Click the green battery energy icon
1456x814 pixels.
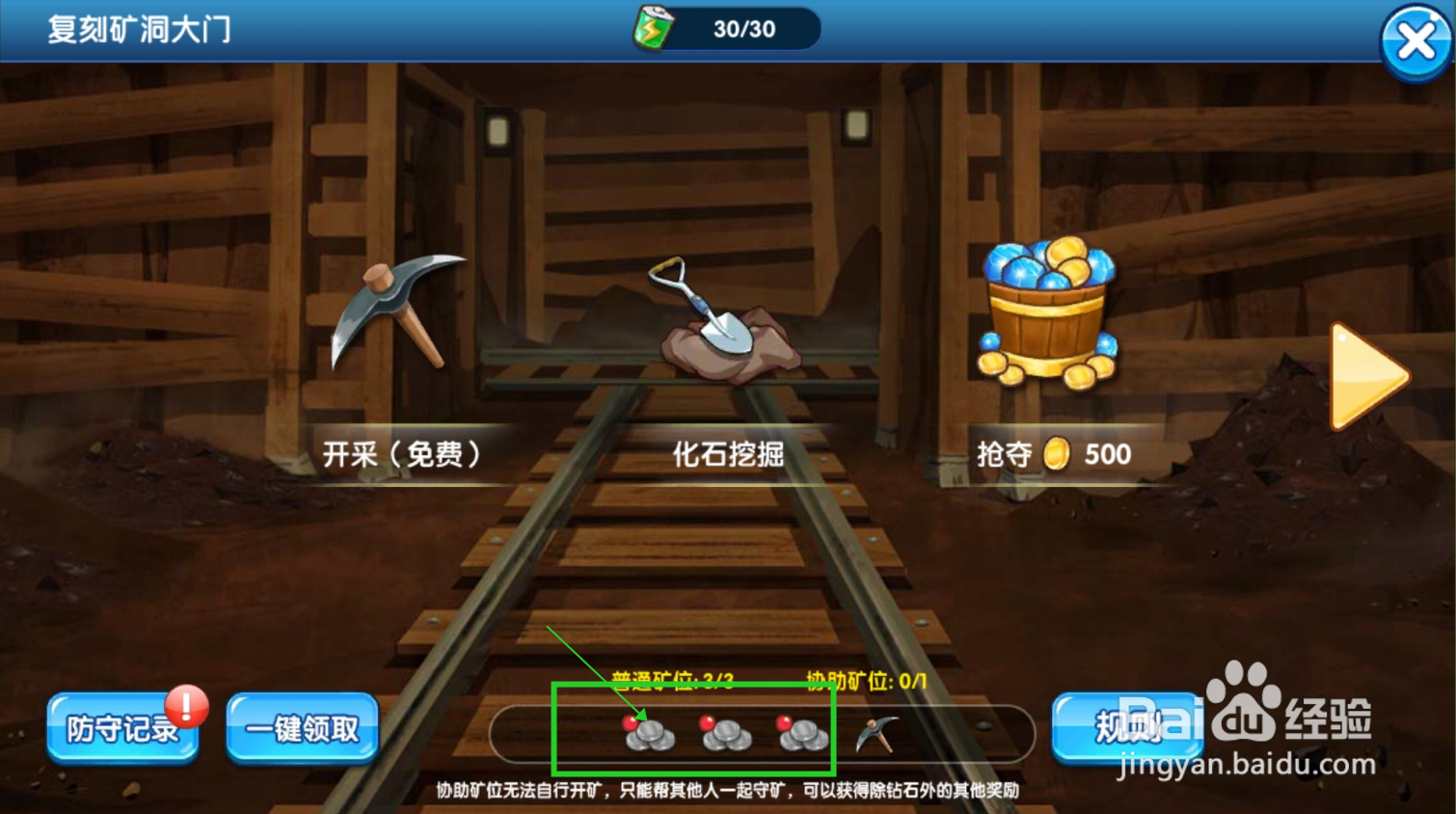pyautogui.click(x=651, y=28)
